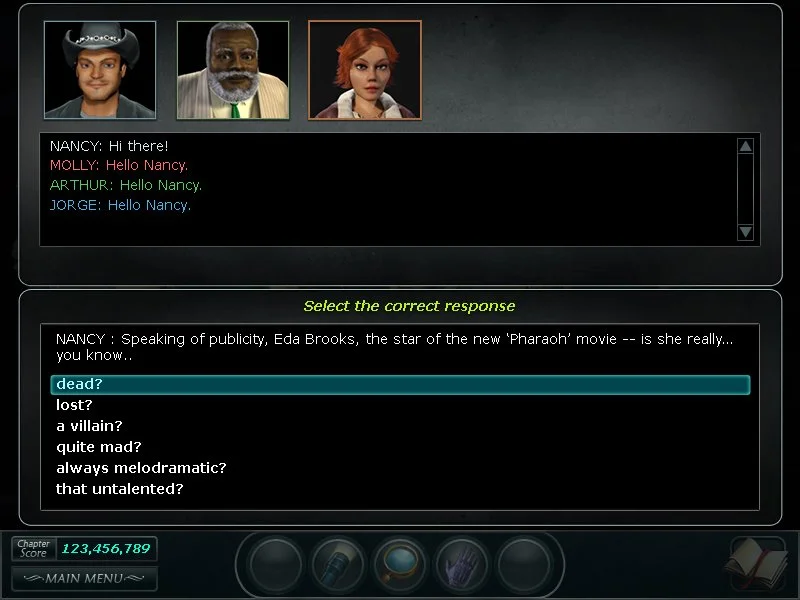
Task: Click the chat log scroll-down arrow
Action: pyautogui.click(x=745, y=232)
